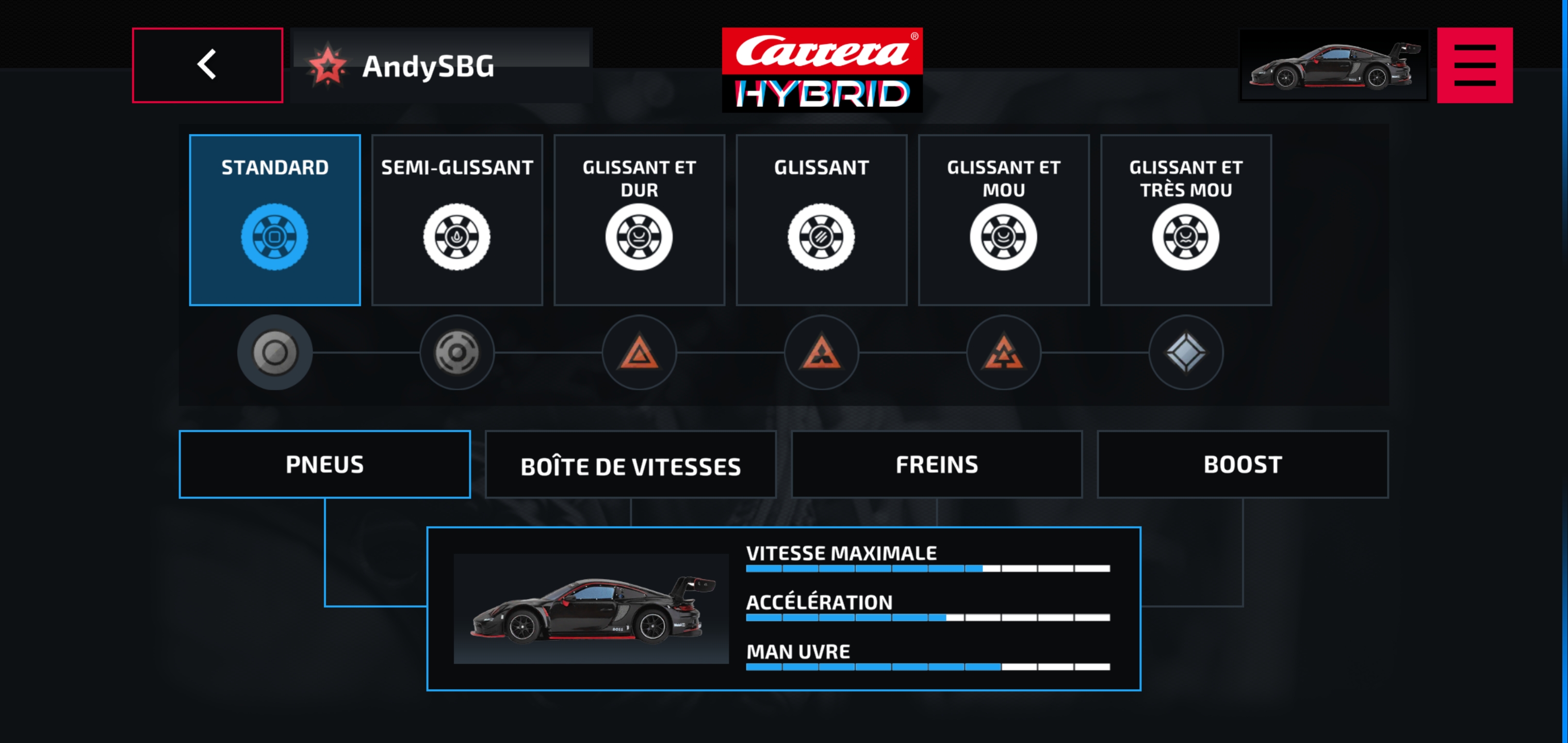The height and width of the screenshot is (743, 1568).
Task: Click the orange triangle badge under Glissant et Dur
Action: point(639,352)
